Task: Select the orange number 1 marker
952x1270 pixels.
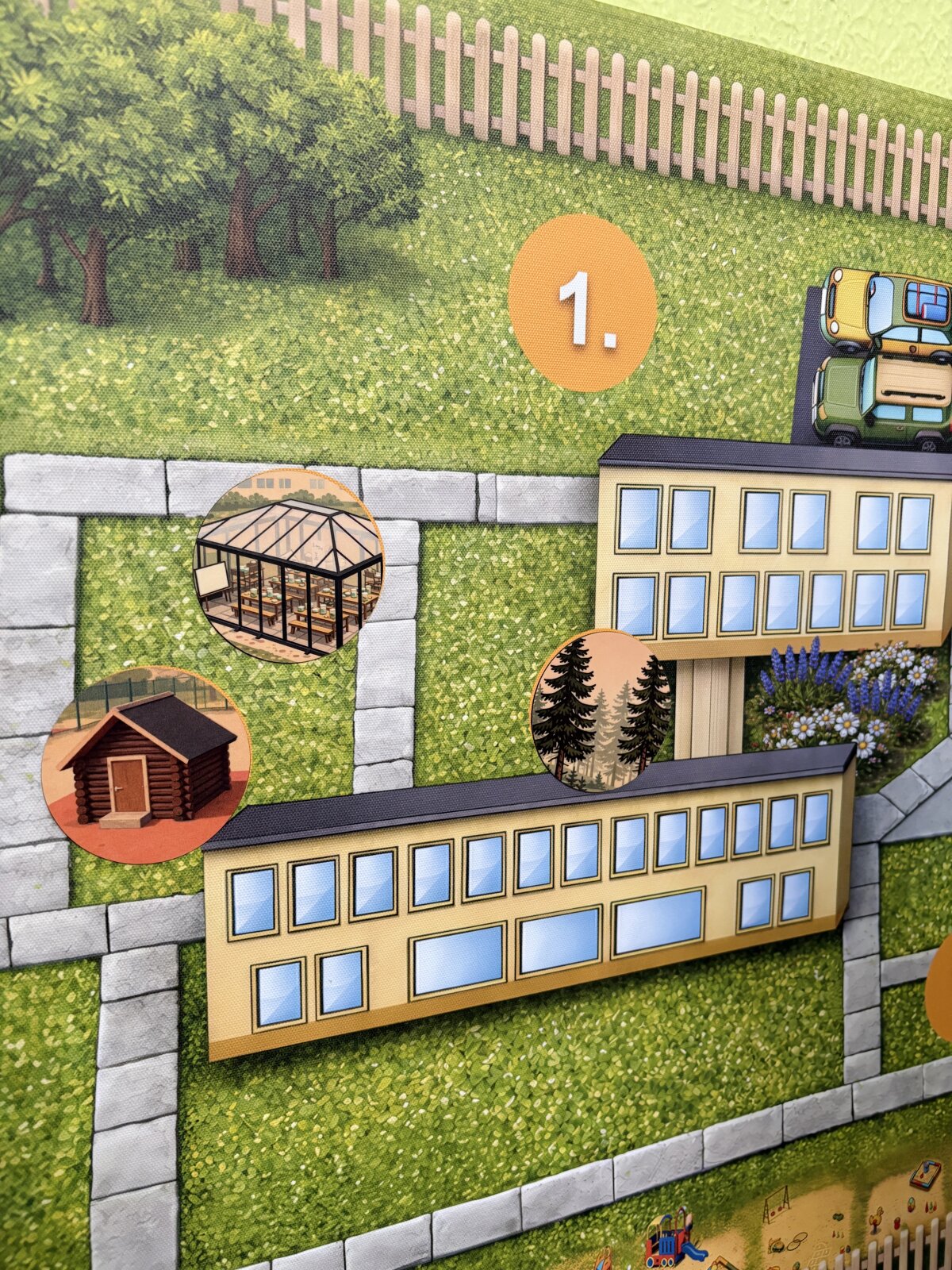Action: tap(582, 304)
